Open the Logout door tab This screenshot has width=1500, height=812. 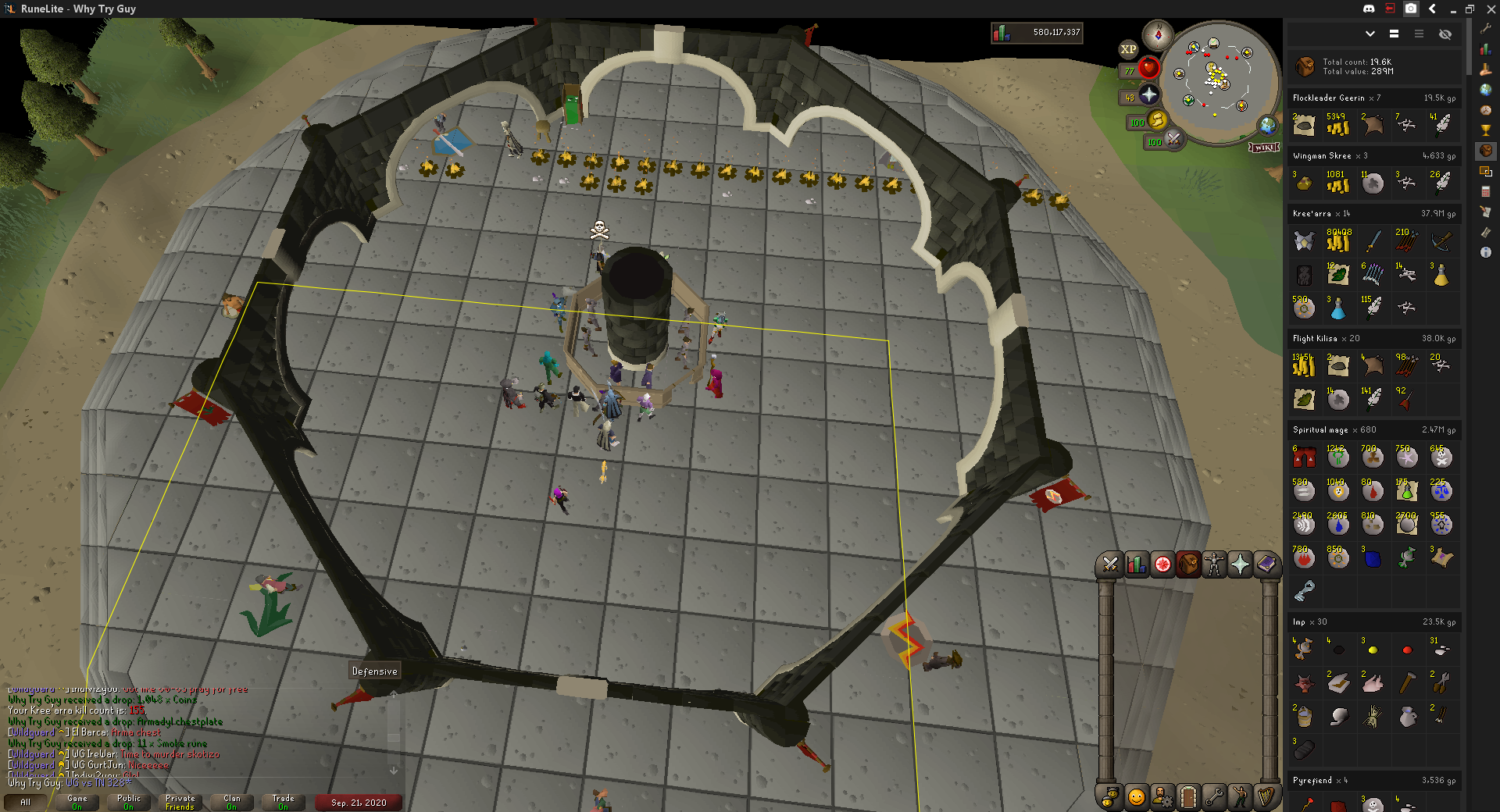pyautogui.click(x=1188, y=797)
